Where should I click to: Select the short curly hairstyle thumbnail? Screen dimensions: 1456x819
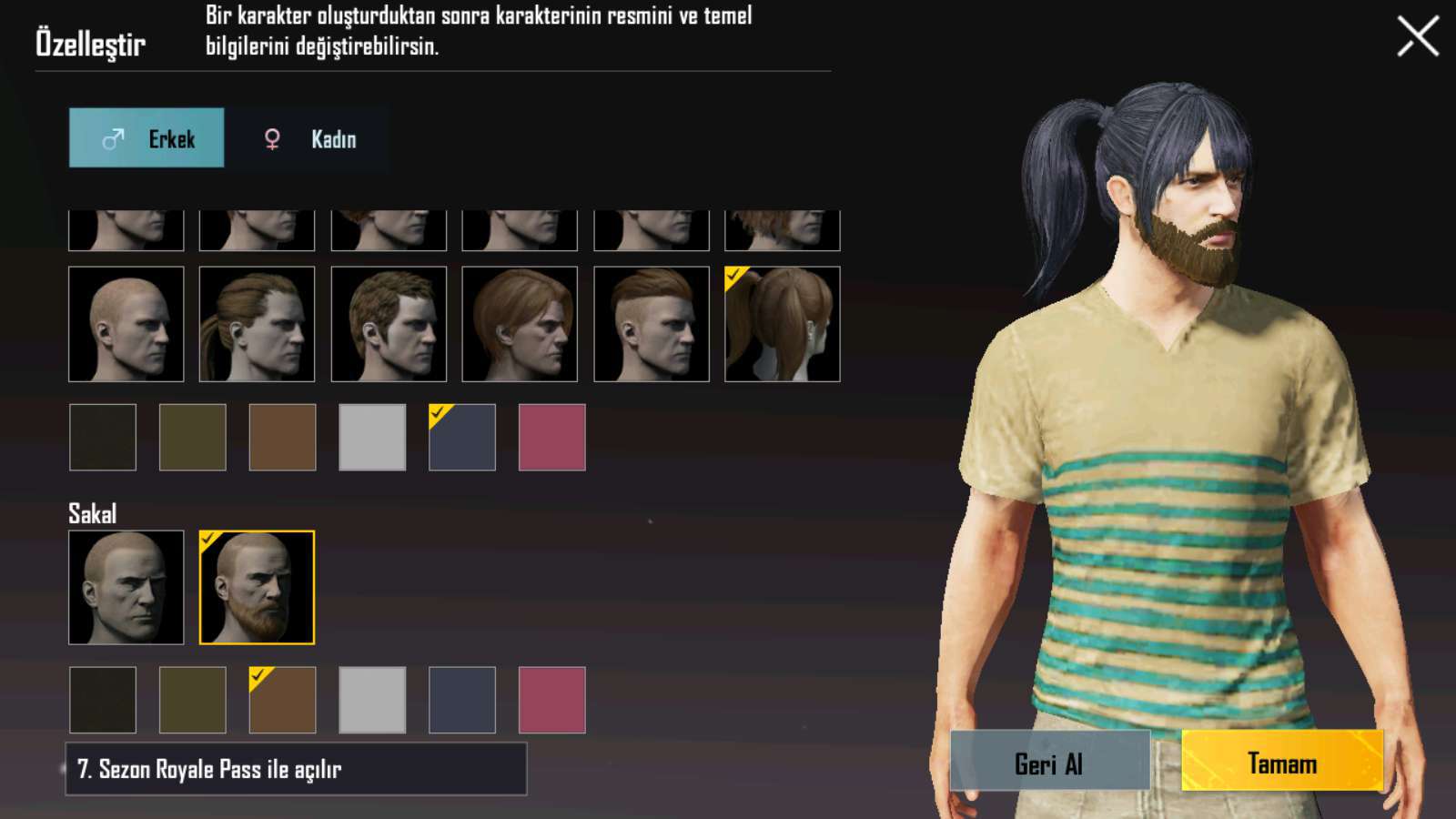click(389, 324)
